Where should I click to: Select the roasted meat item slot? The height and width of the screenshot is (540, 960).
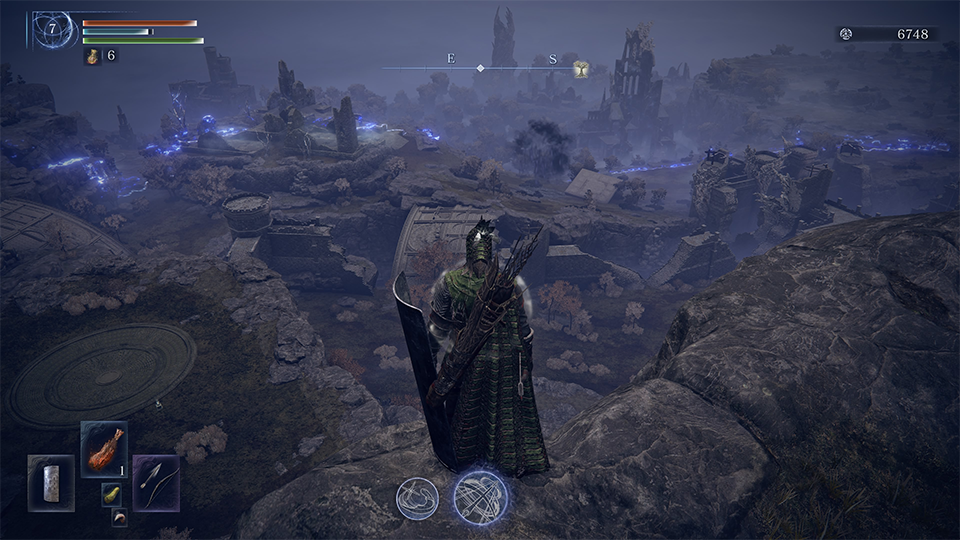pyautogui.click(x=104, y=449)
